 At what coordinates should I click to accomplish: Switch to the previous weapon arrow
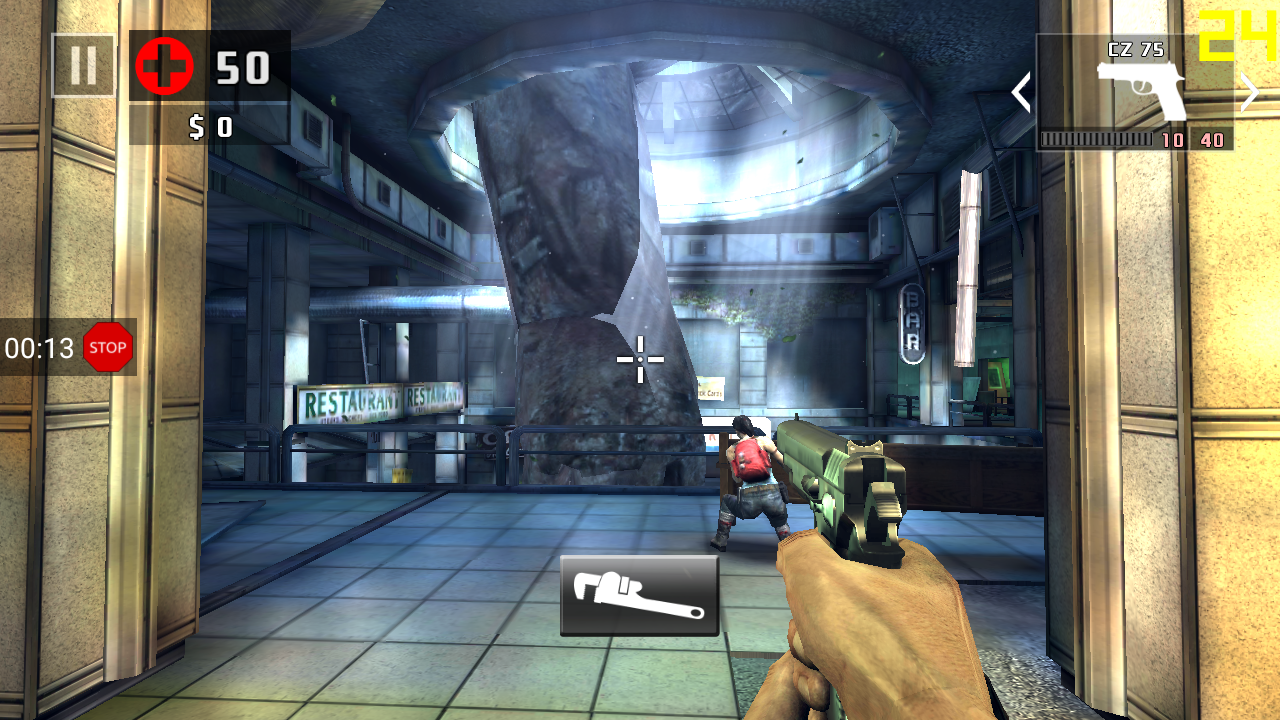click(1021, 92)
